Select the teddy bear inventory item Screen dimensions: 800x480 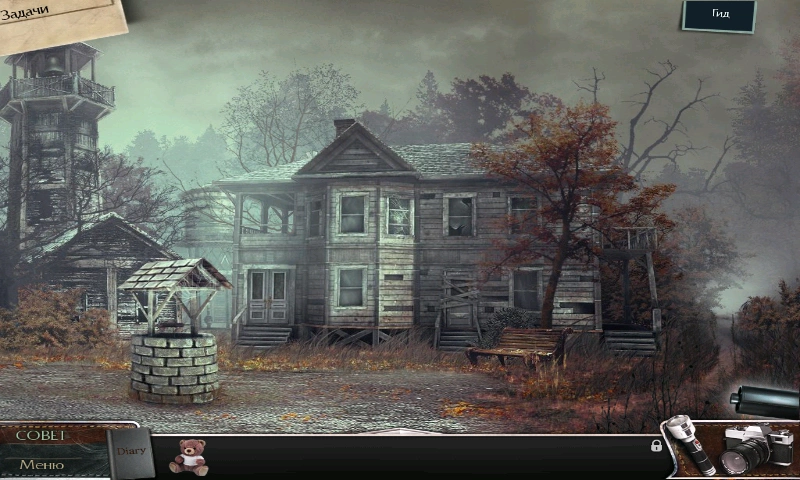point(188,456)
